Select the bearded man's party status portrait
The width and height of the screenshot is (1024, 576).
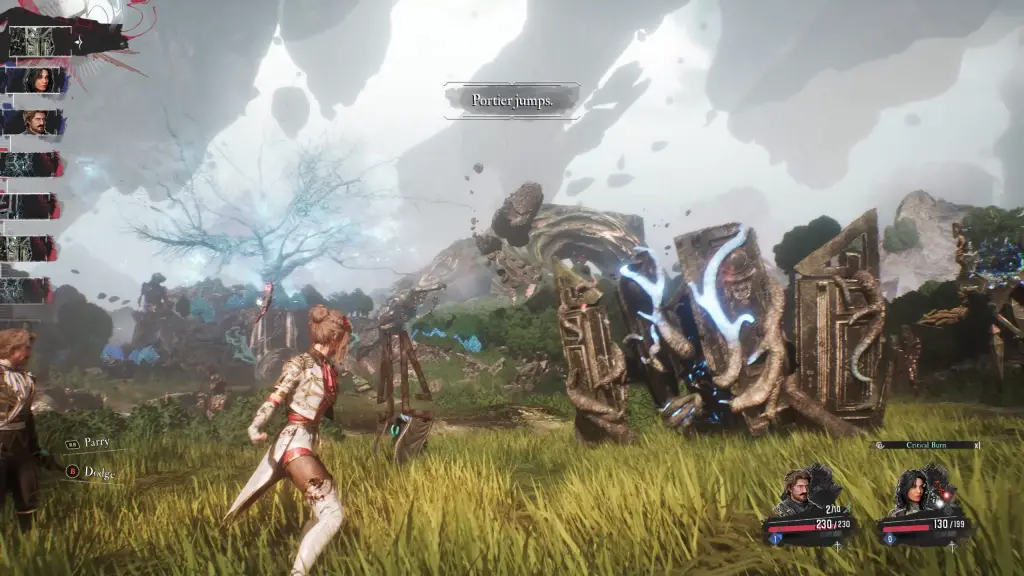click(x=799, y=490)
